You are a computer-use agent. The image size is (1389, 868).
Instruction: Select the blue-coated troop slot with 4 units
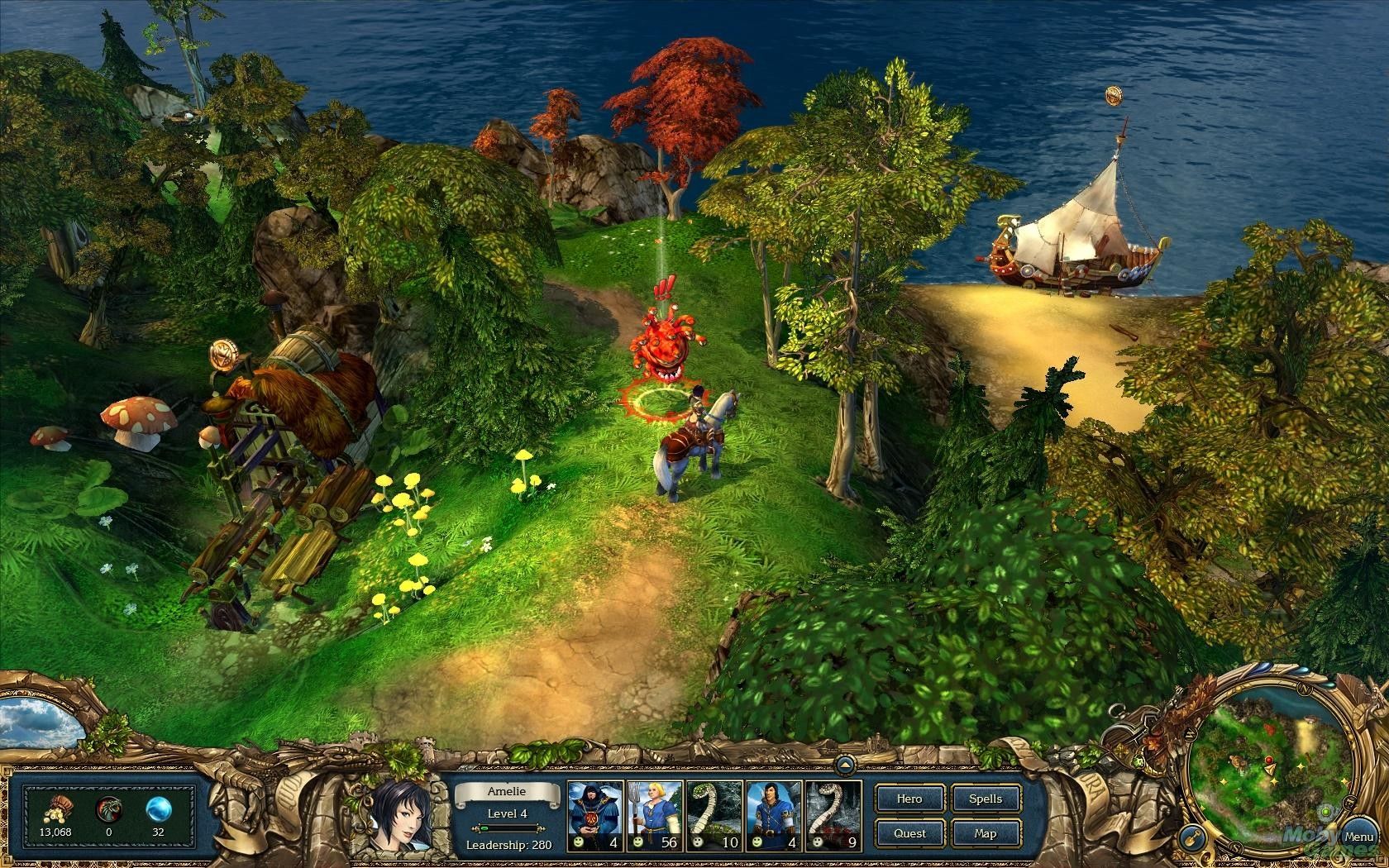tap(773, 815)
